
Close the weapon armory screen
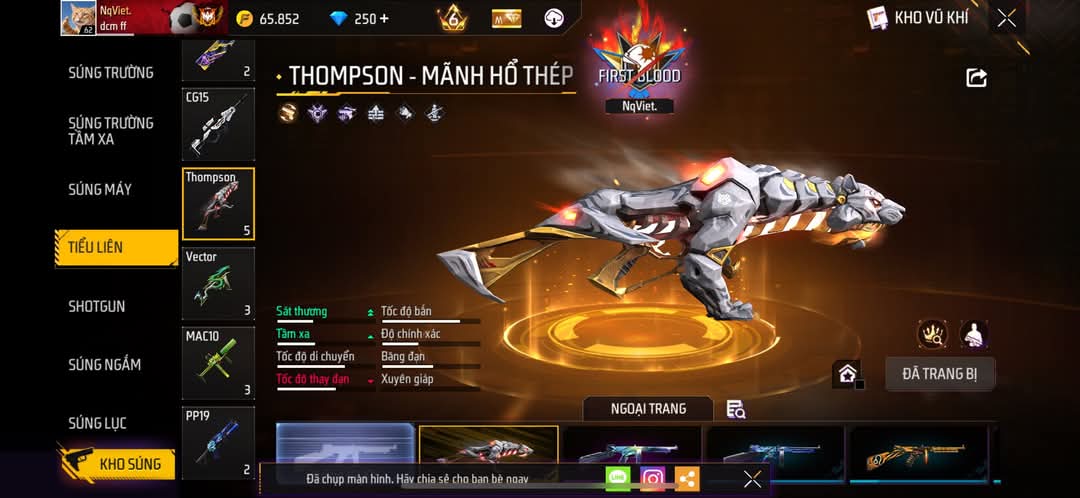point(1006,18)
